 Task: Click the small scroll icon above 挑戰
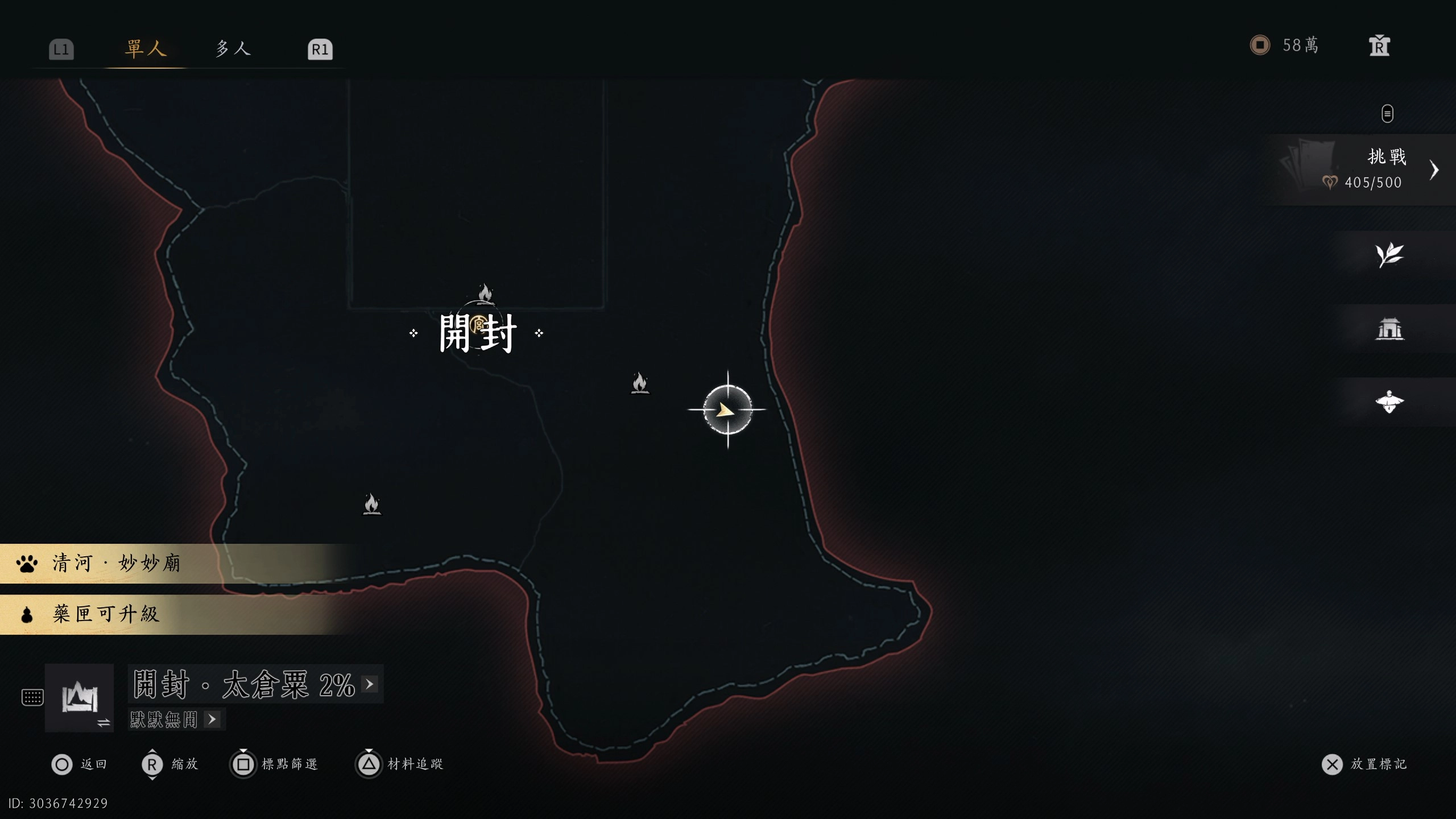coord(1387,113)
